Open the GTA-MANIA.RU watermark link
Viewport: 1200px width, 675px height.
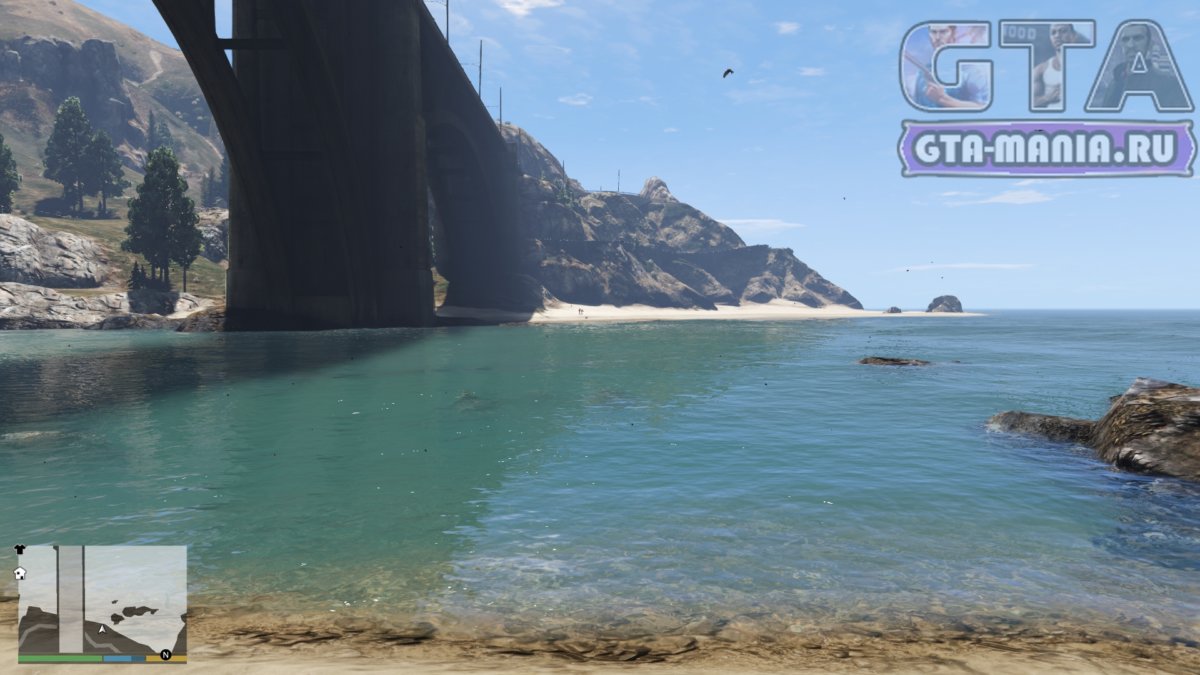click(1046, 149)
